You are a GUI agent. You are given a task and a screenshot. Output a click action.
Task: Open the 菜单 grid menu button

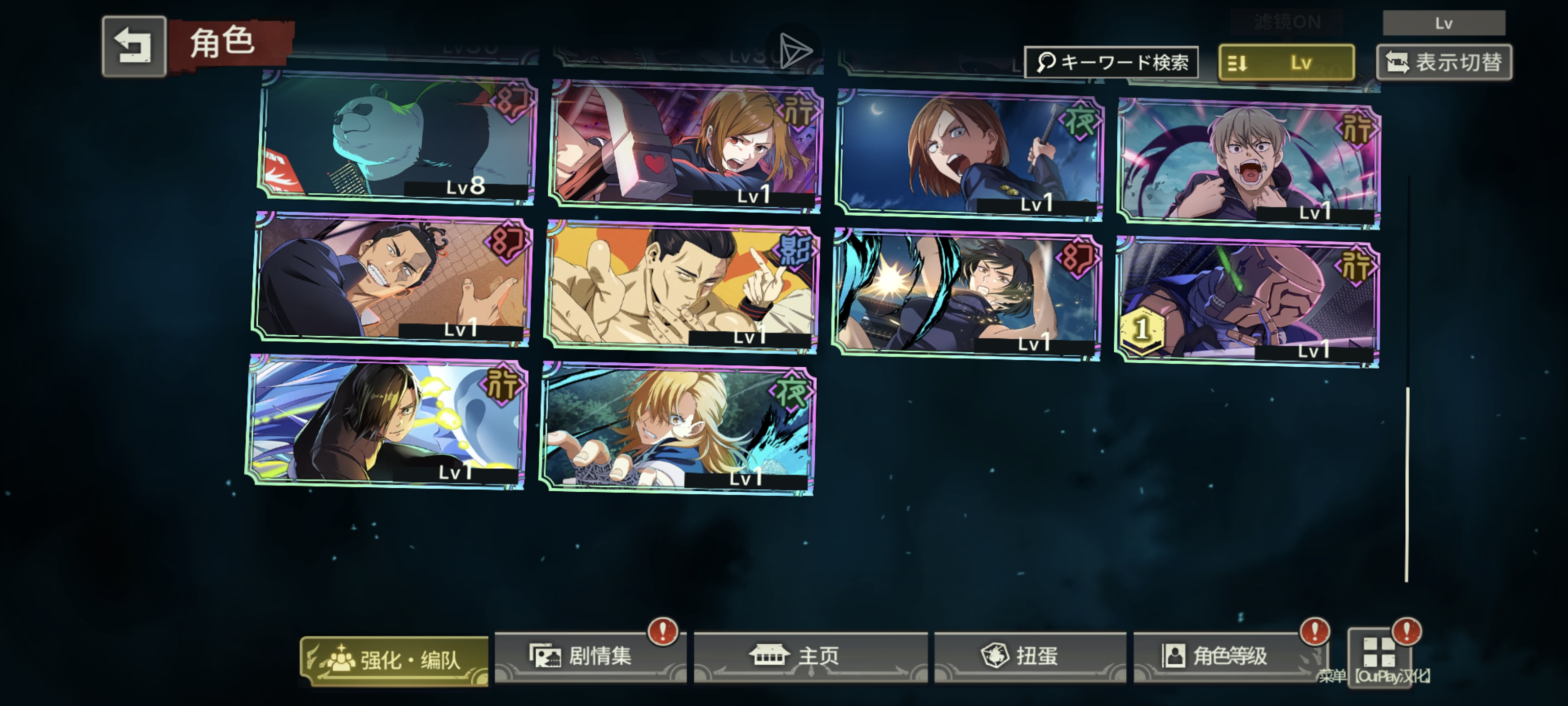tap(1379, 655)
